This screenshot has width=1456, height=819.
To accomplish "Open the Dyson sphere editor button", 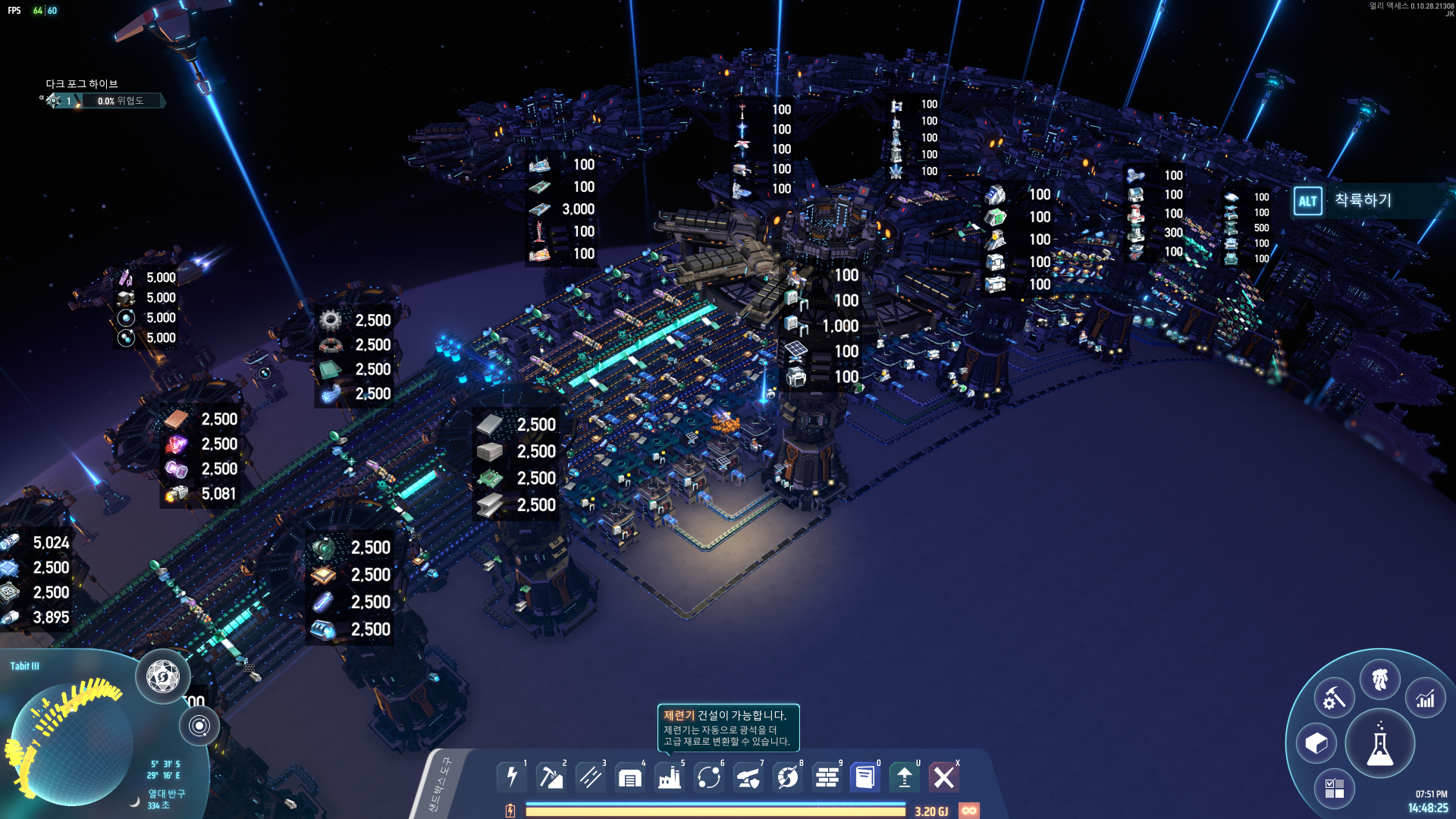I will [x=162, y=676].
